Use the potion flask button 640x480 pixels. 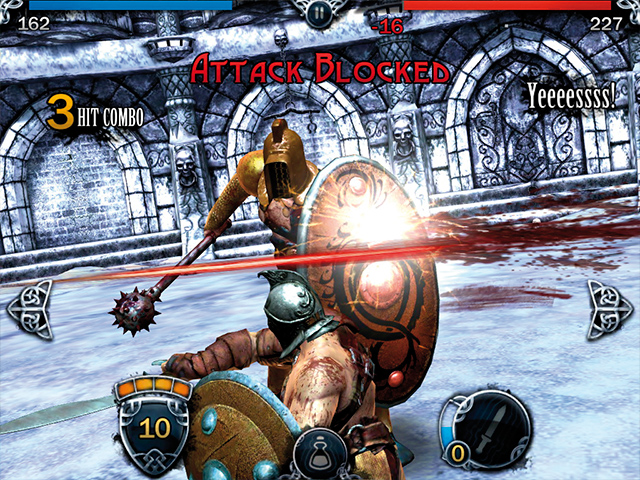coord(320,453)
